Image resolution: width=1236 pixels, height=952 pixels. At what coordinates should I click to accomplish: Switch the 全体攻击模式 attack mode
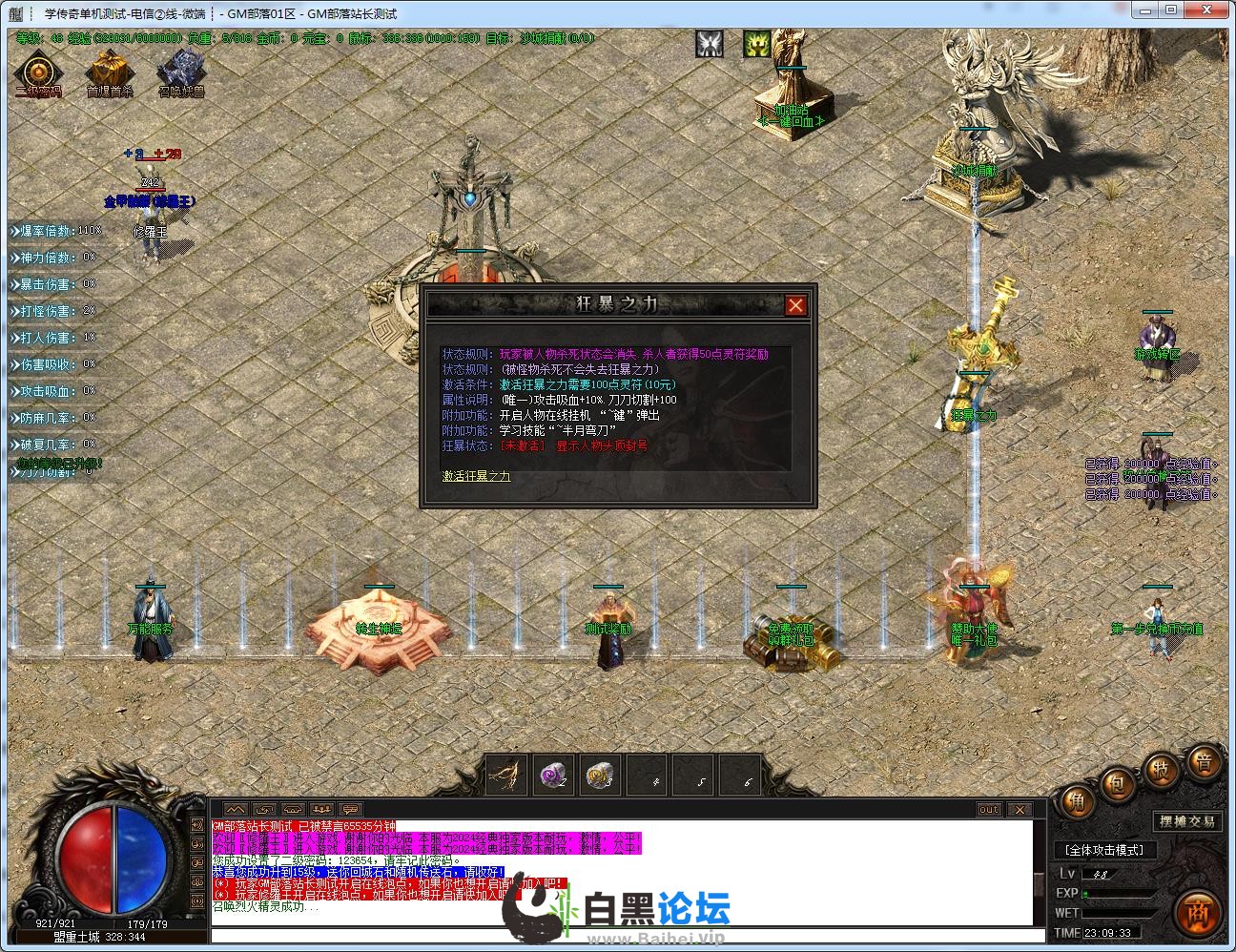click(x=1104, y=850)
